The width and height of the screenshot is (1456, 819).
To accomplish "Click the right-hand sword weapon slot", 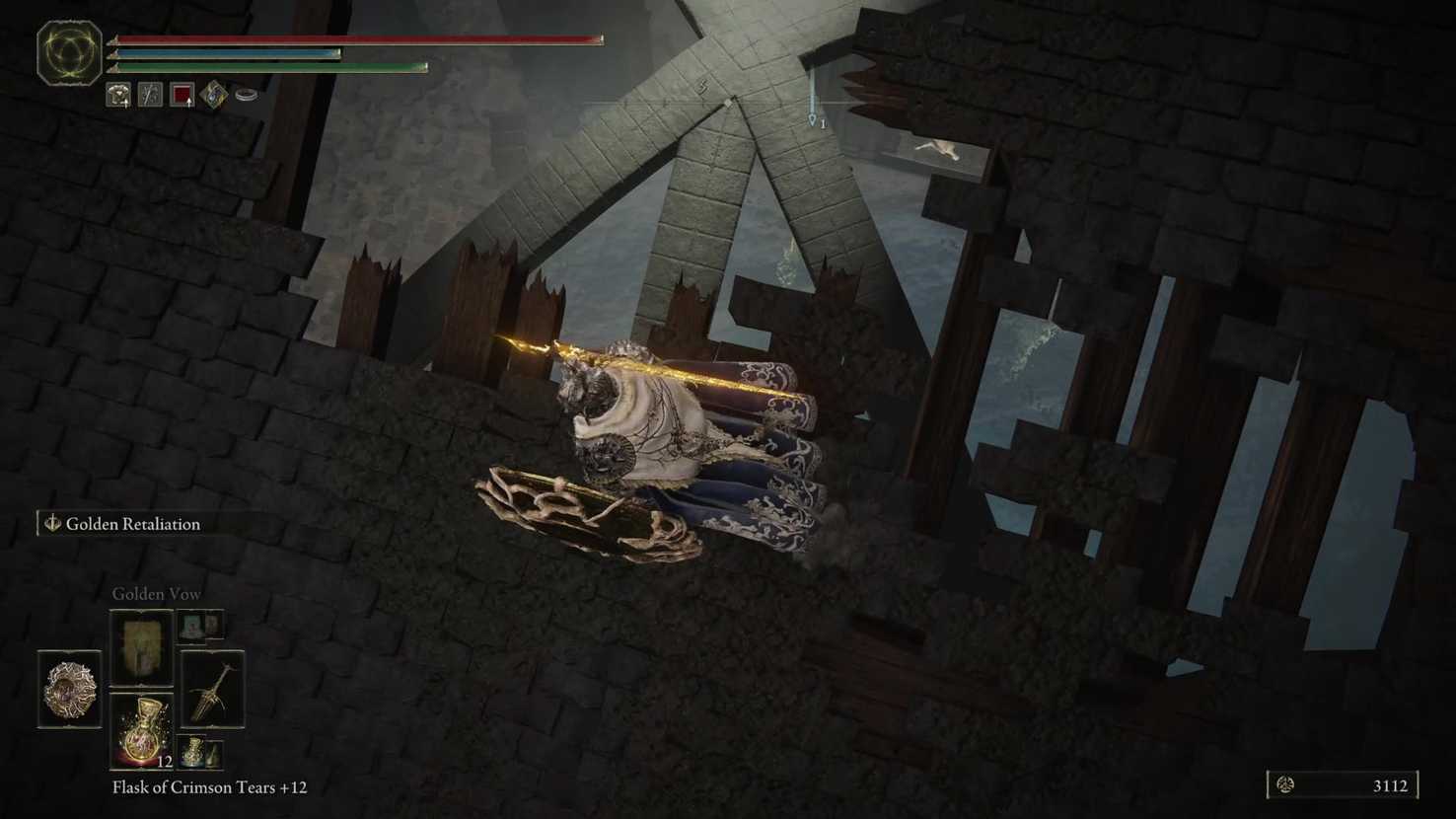I will (212, 689).
